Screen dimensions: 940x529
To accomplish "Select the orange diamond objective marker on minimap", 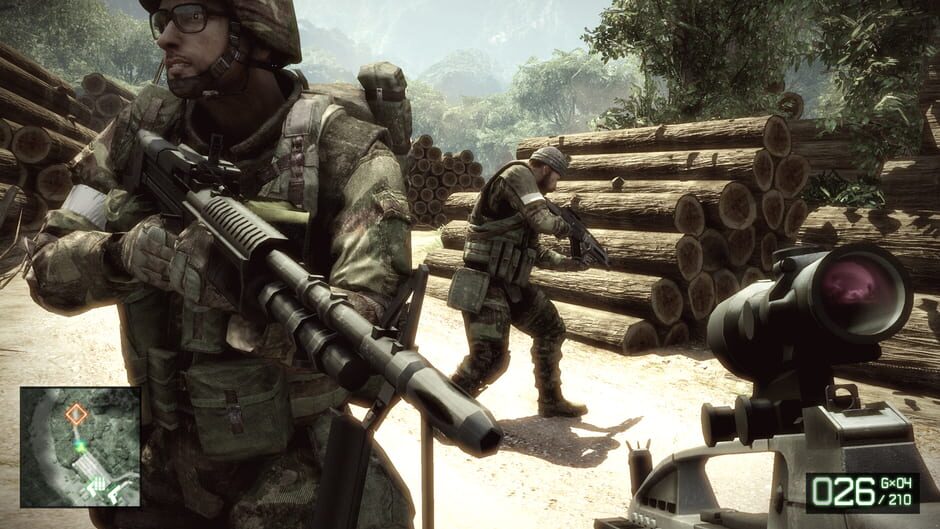I will click(x=76, y=413).
